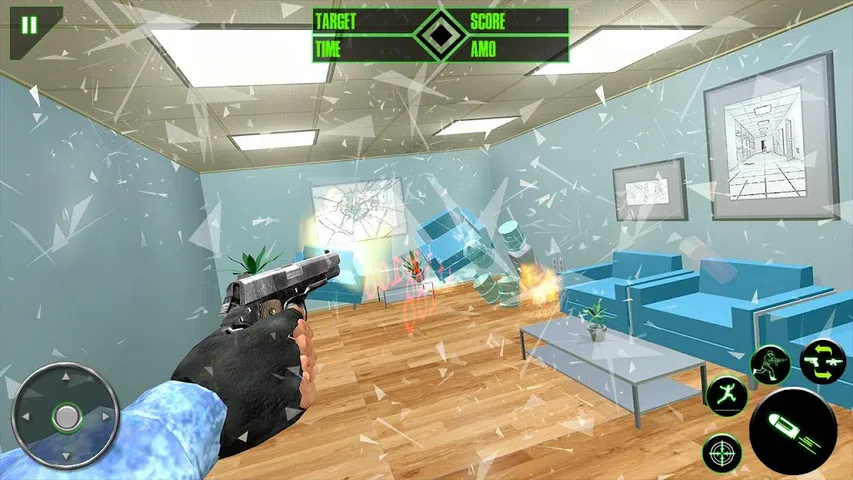Fire the weapon using the bullet button
This screenshot has width=853, height=480.
point(792,427)
